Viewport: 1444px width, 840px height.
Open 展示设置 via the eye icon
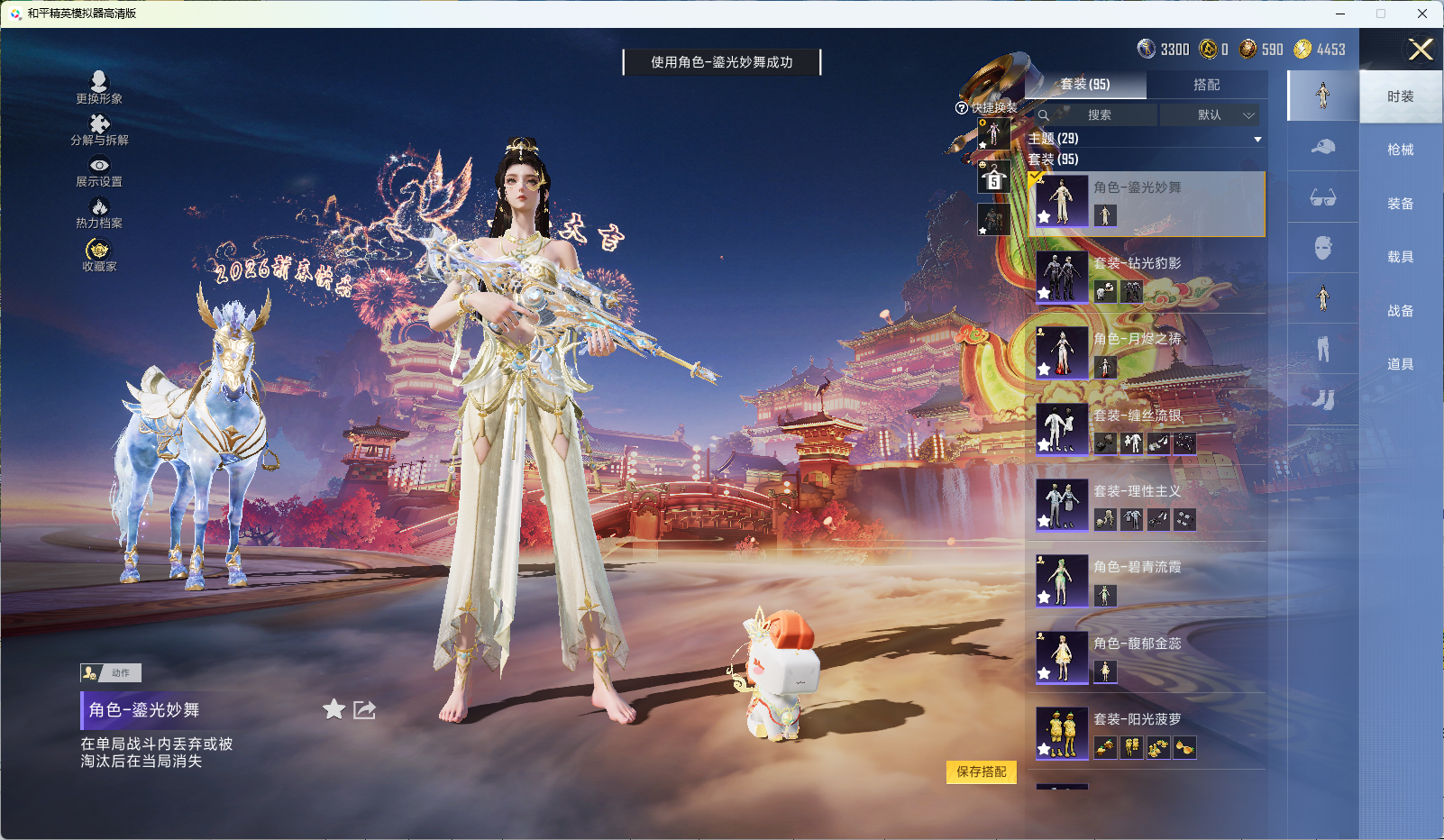point(99,166)
